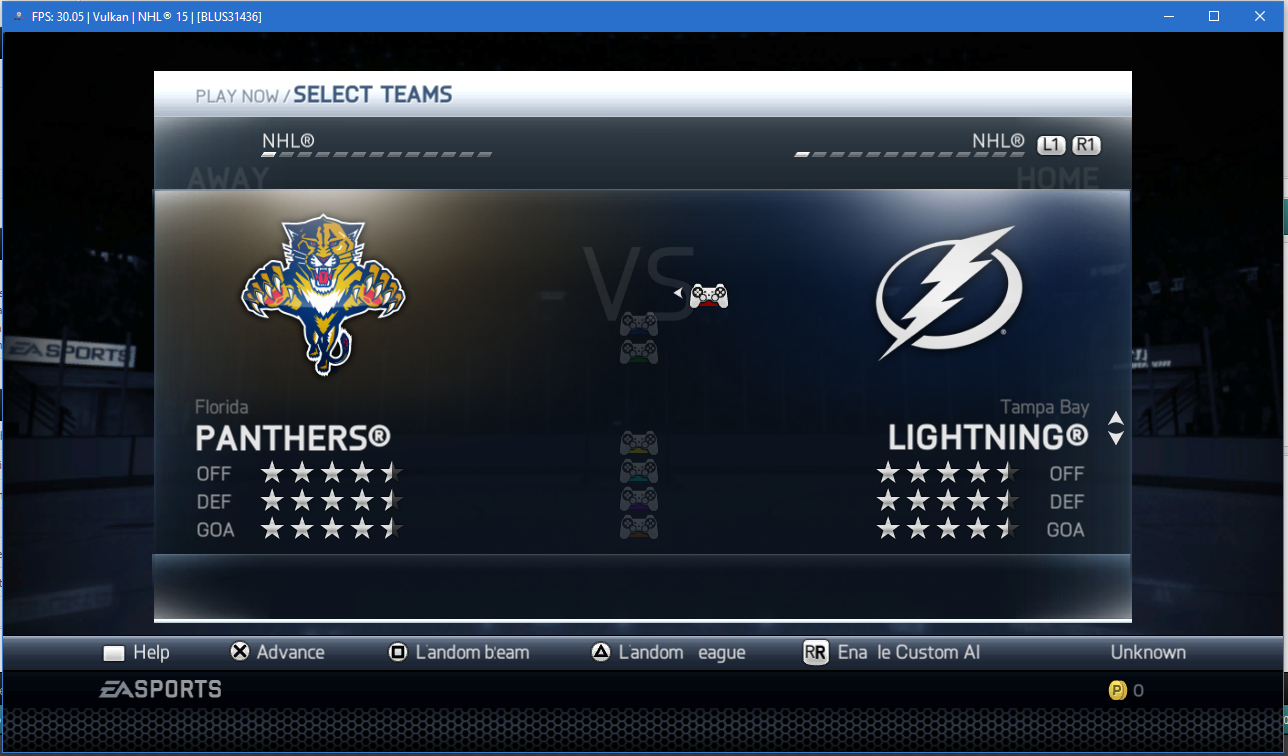The image size is (1288, 756).
Task: Select the home side NHL league label
Action: pos(998,141)
